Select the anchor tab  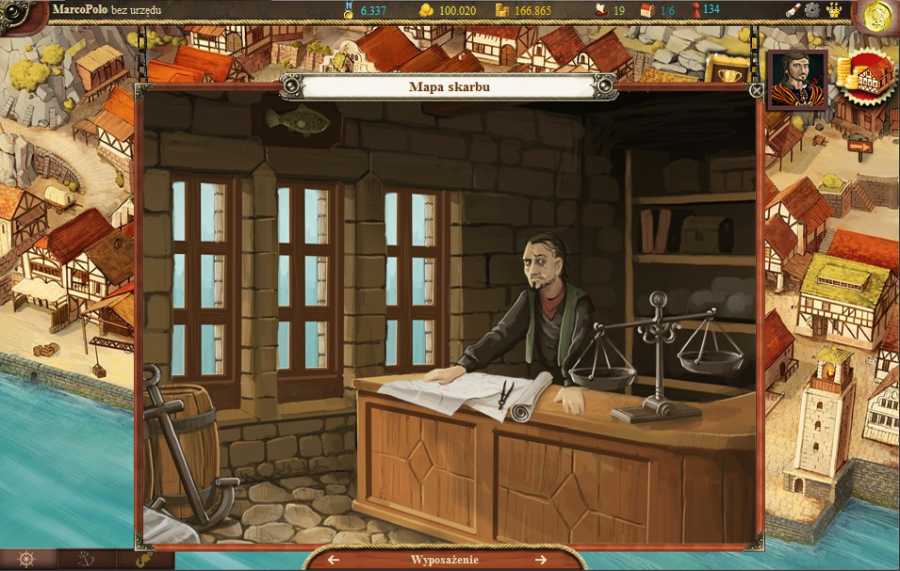click(85, 560)
